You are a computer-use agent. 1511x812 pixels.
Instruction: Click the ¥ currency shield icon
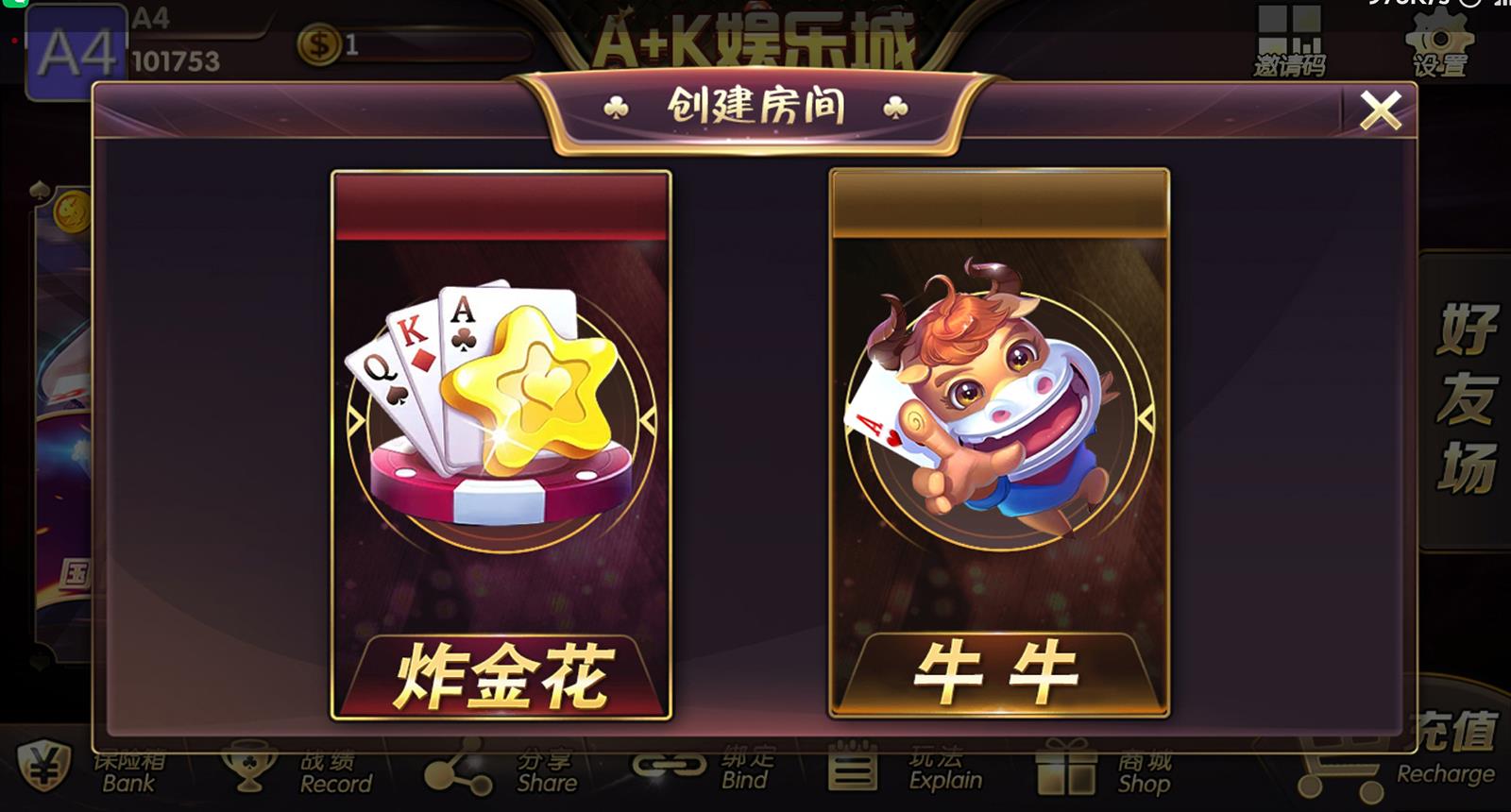click(x=42, y=770)
